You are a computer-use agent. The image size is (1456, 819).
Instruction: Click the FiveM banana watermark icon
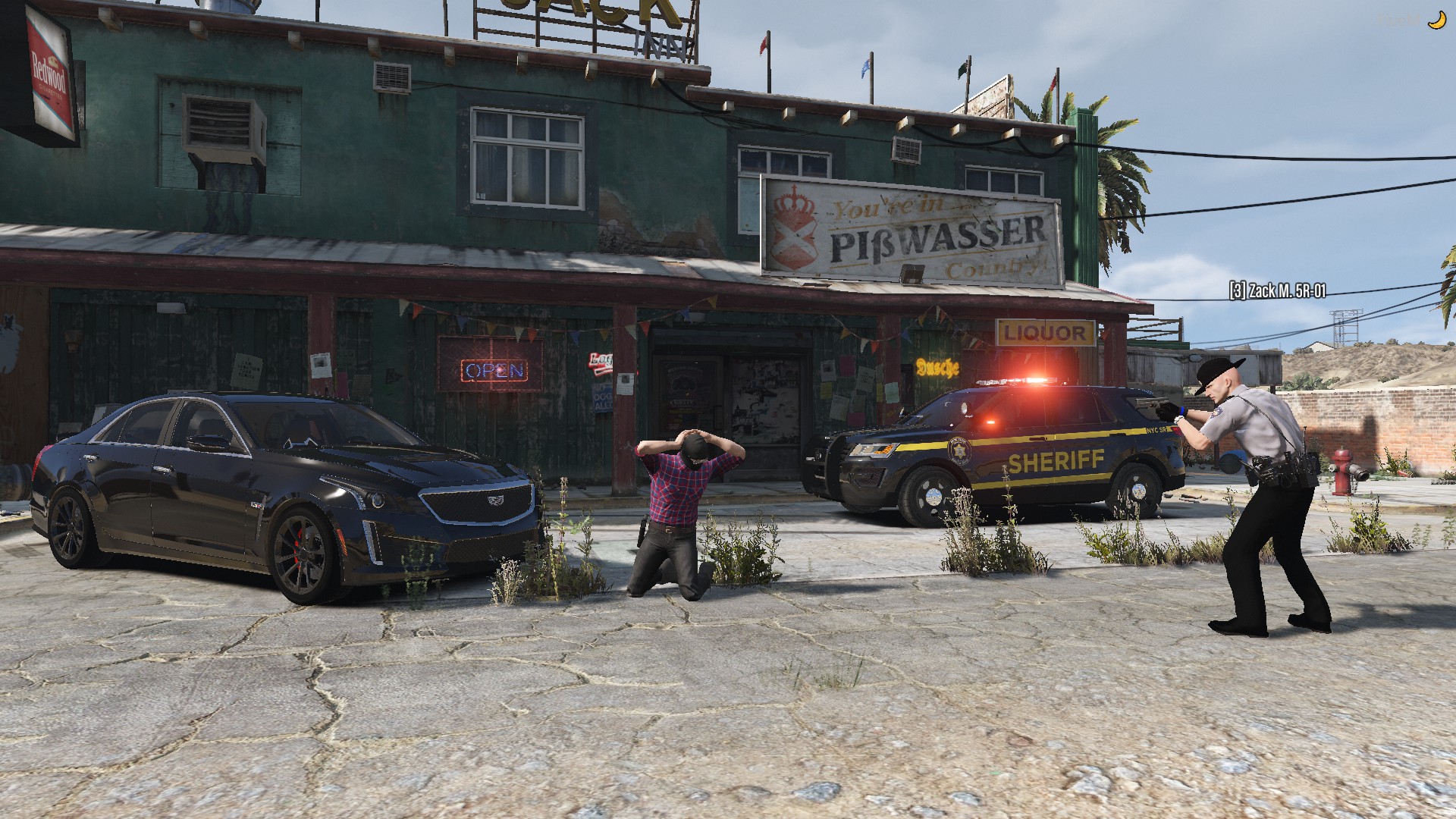tap(1436, 20)
